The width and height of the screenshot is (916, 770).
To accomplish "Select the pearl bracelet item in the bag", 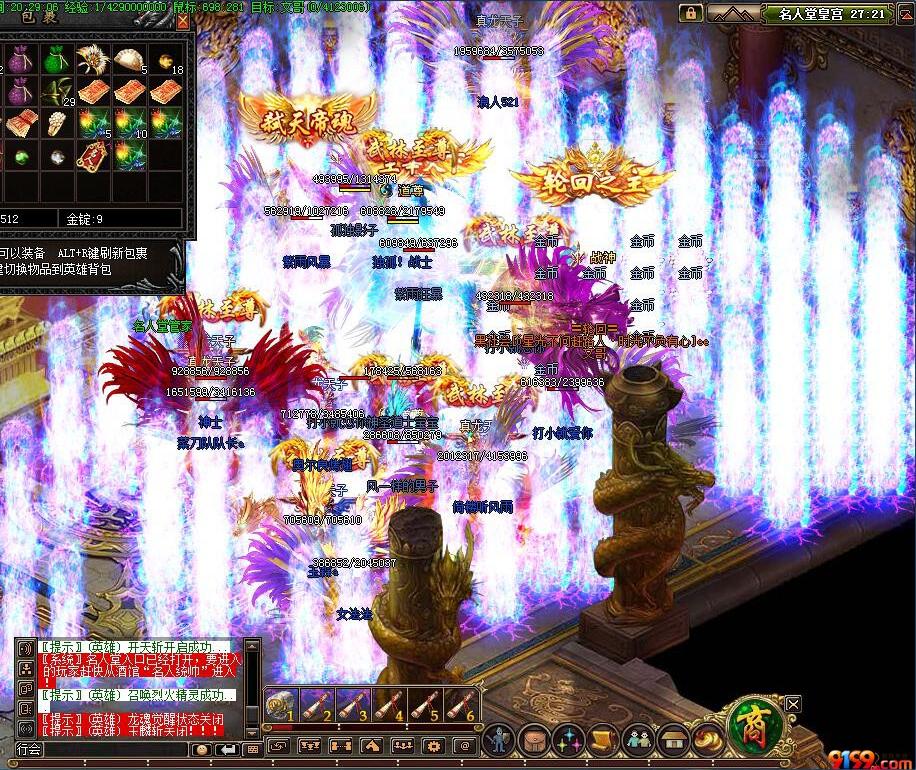I will pos(56,124).
